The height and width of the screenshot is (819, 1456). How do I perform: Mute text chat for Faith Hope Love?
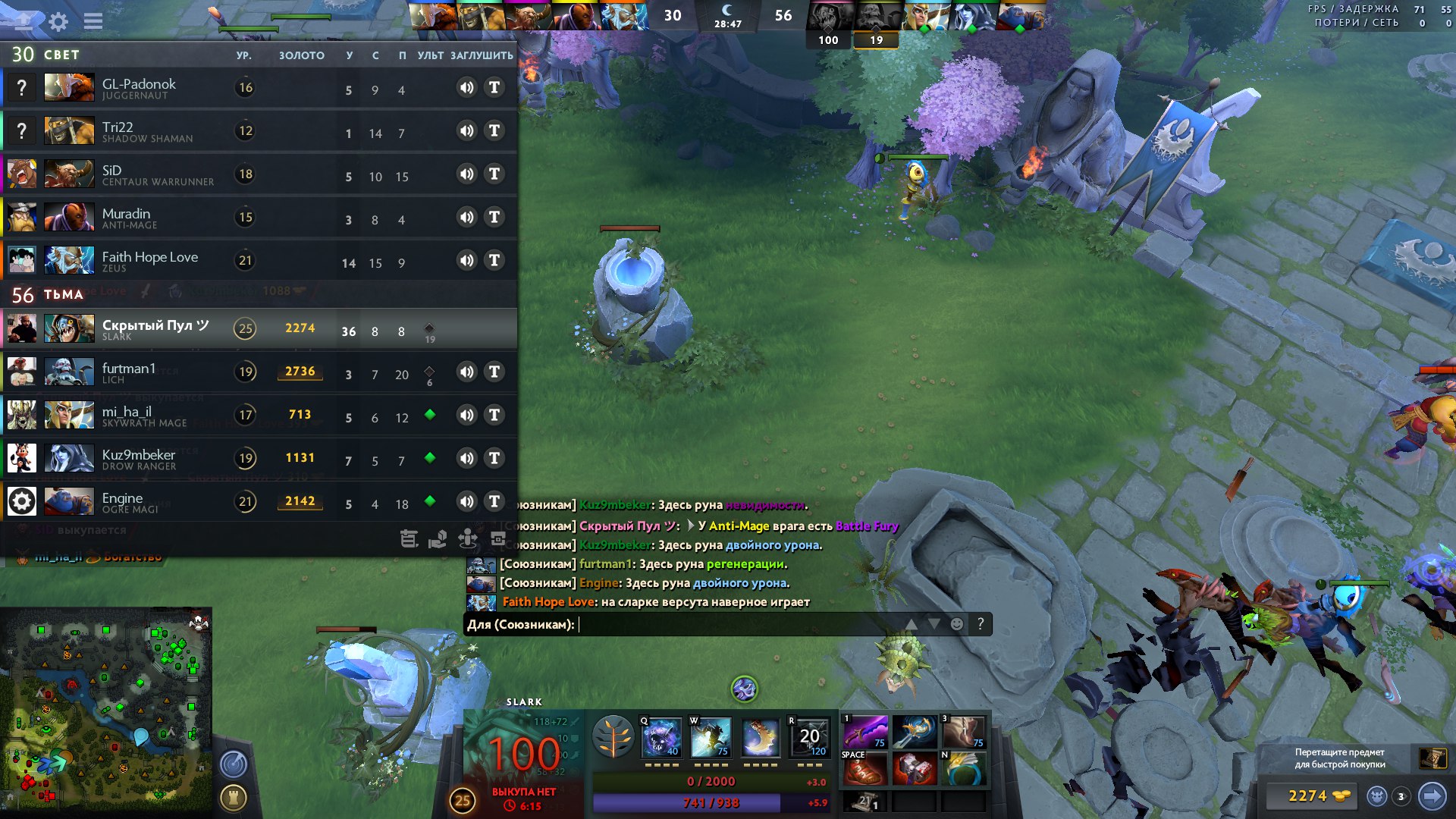tap(494, 261)
